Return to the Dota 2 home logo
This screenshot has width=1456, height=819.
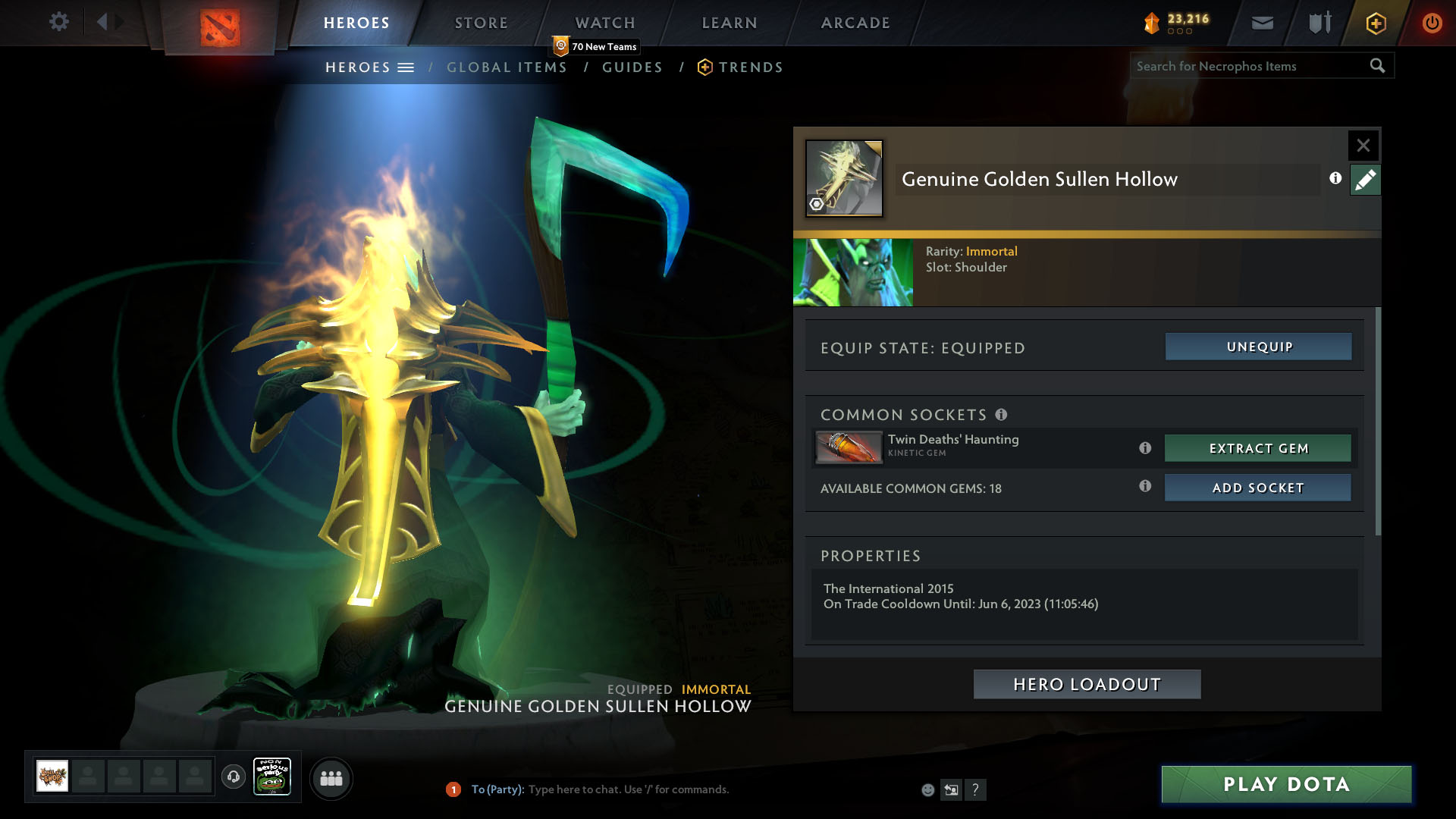click(220, 27)
